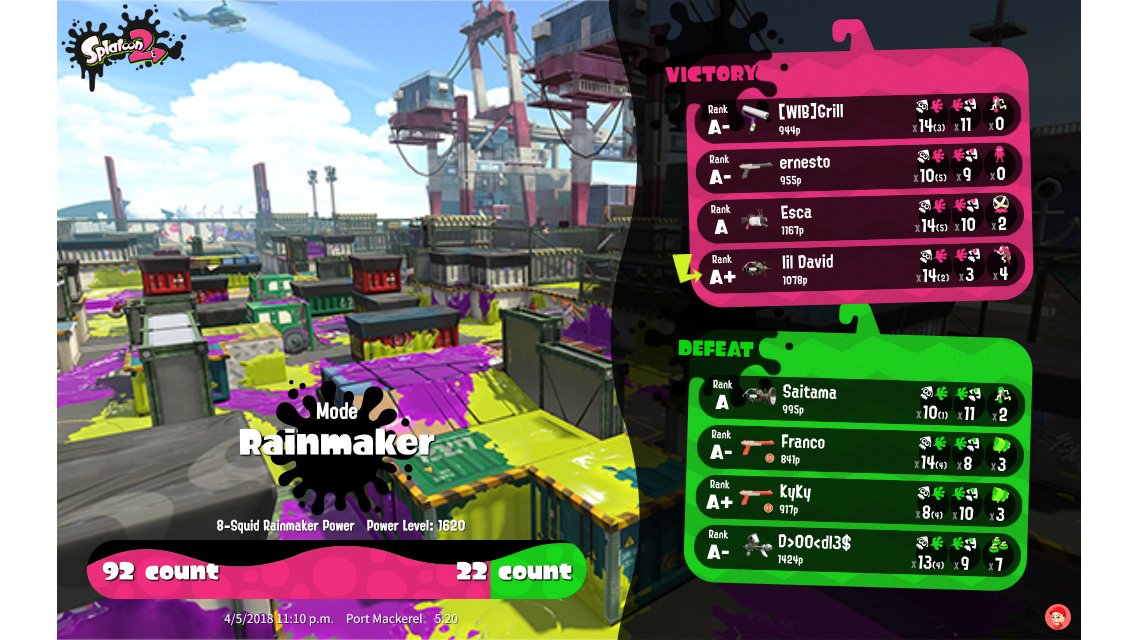
Task: Open the KyKy player entry
Action: [860, 499]
